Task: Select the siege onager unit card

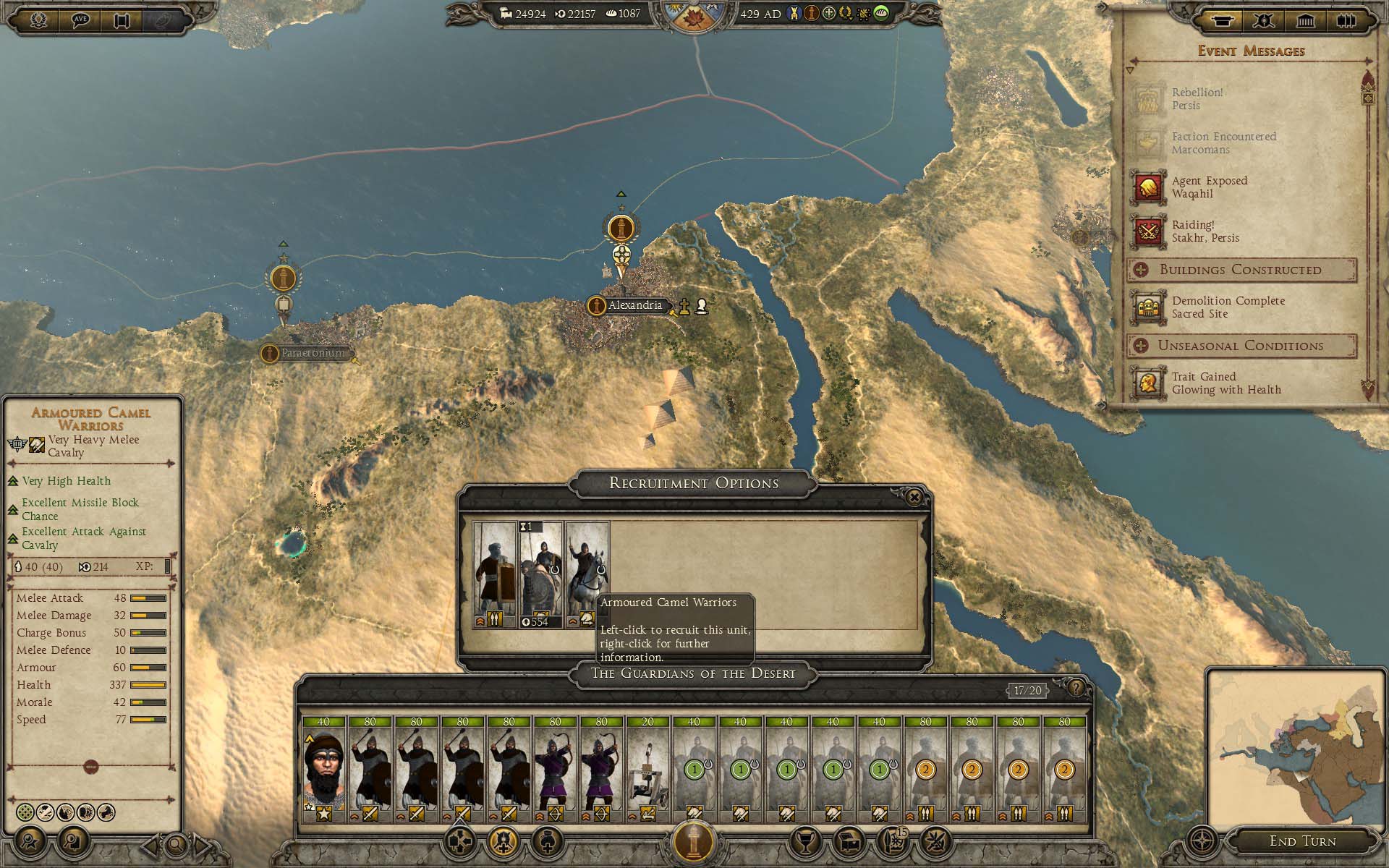Action: pos(647,768)
